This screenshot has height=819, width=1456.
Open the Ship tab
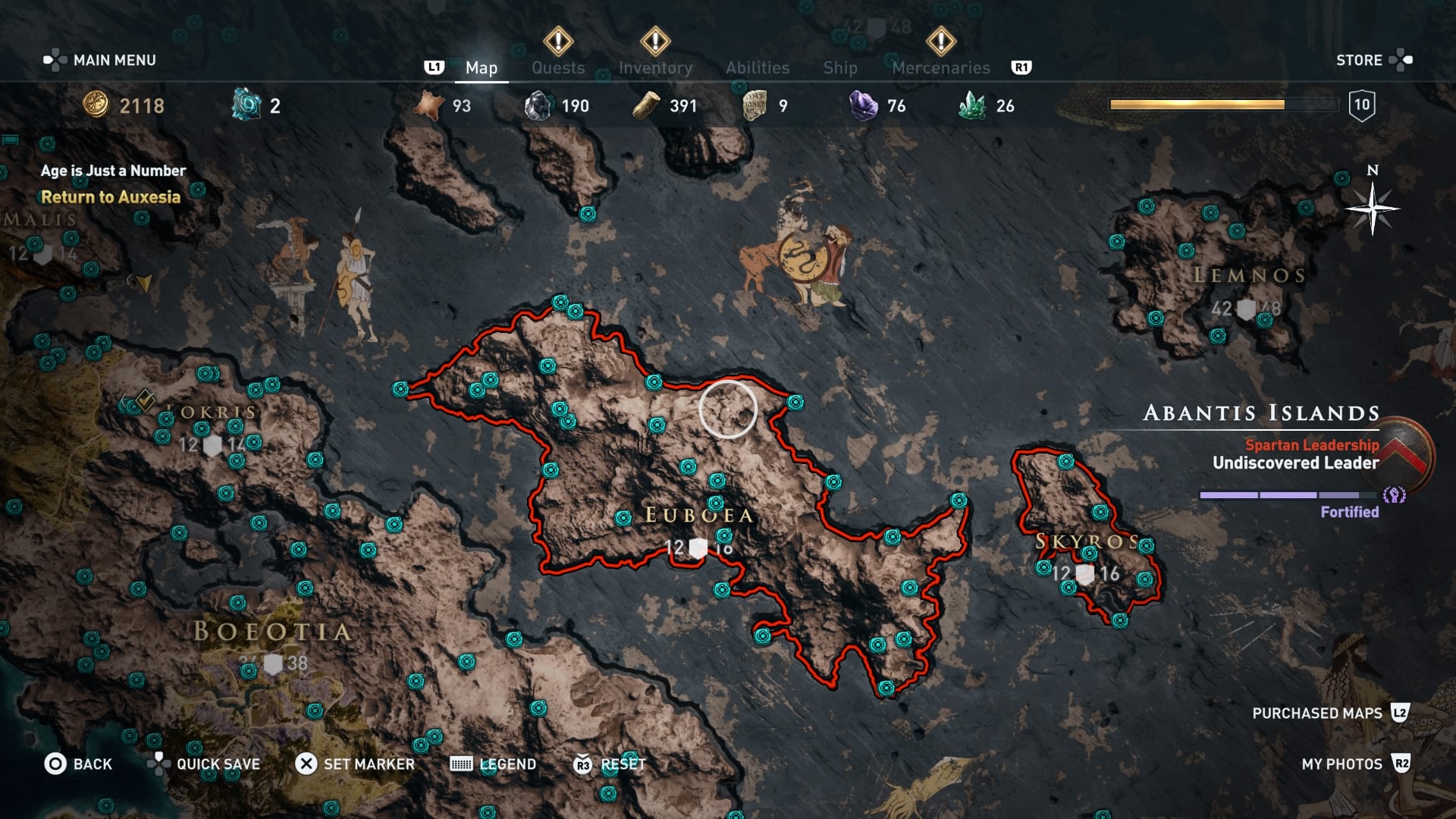click(x=840, y=67)
